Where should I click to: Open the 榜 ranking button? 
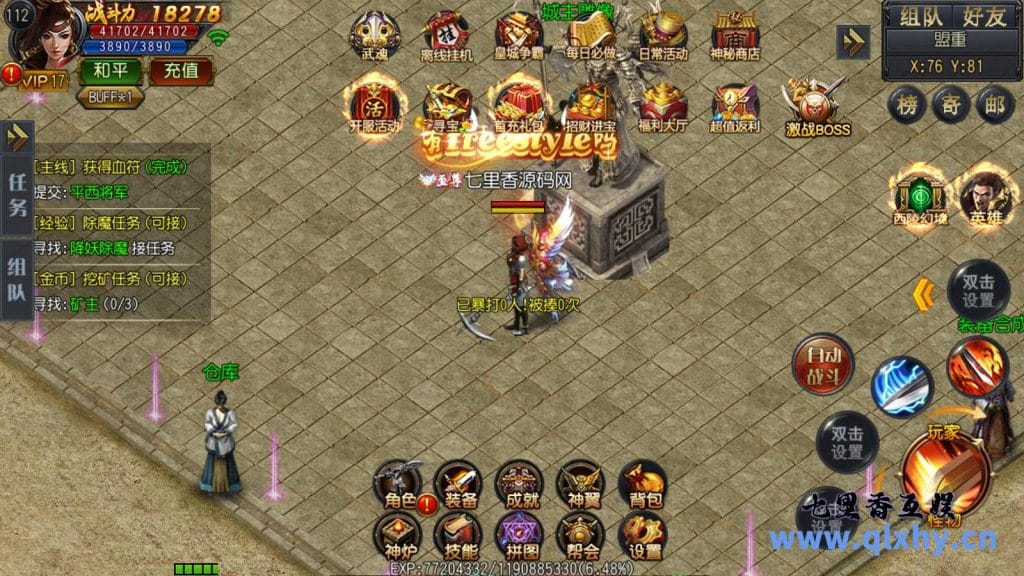coord(907,104)
